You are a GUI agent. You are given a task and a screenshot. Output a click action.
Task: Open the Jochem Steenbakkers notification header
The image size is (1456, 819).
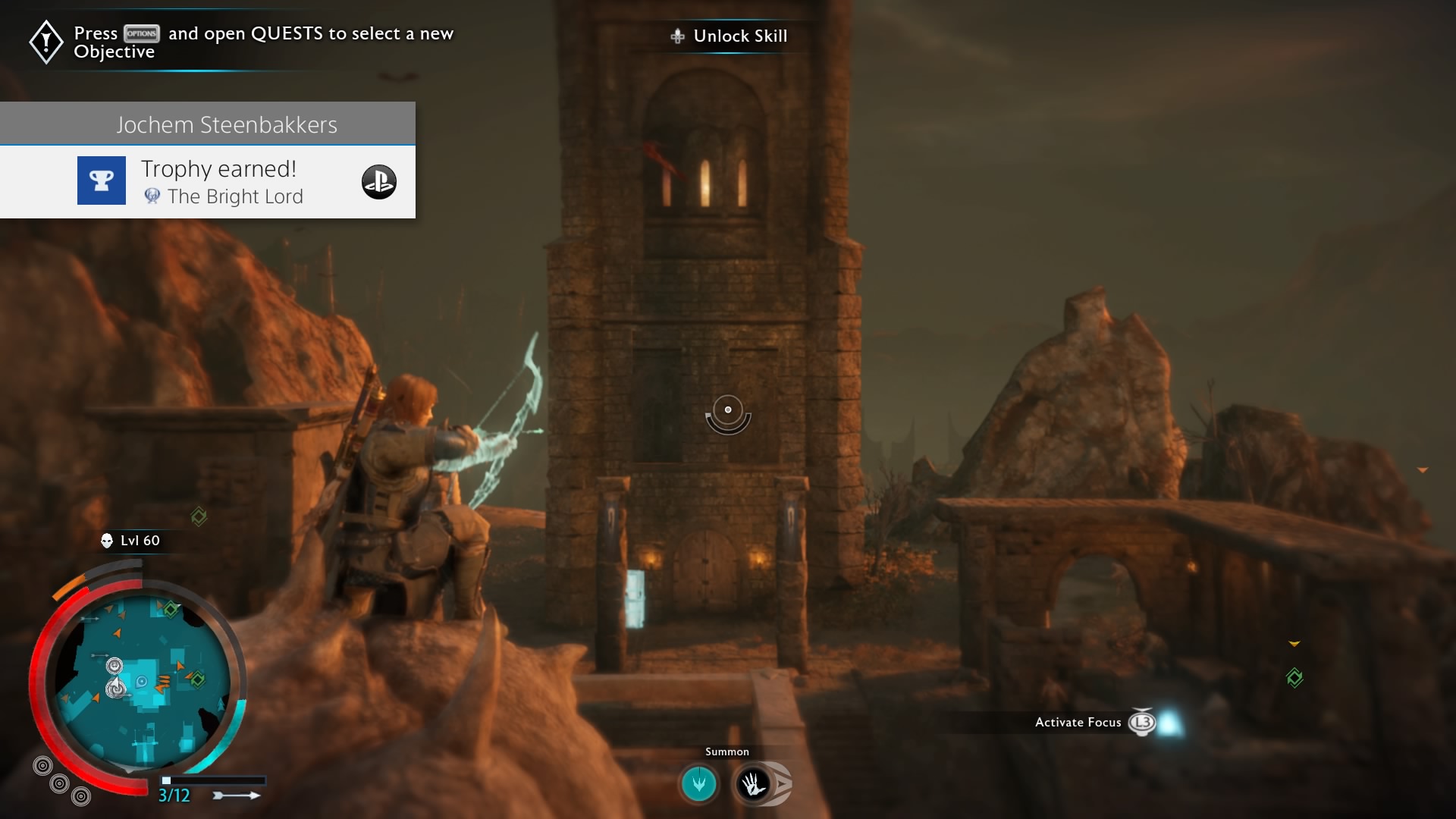(227, 124)
